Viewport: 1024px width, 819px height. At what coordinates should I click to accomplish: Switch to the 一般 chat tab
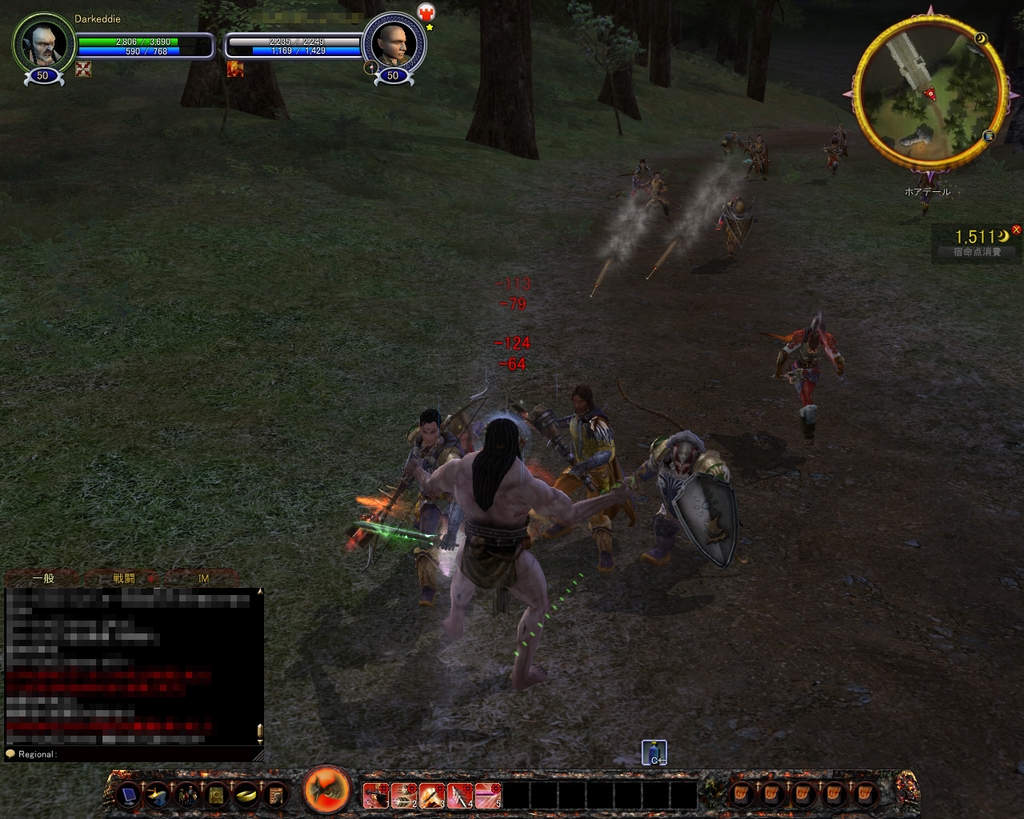point(43,578)
